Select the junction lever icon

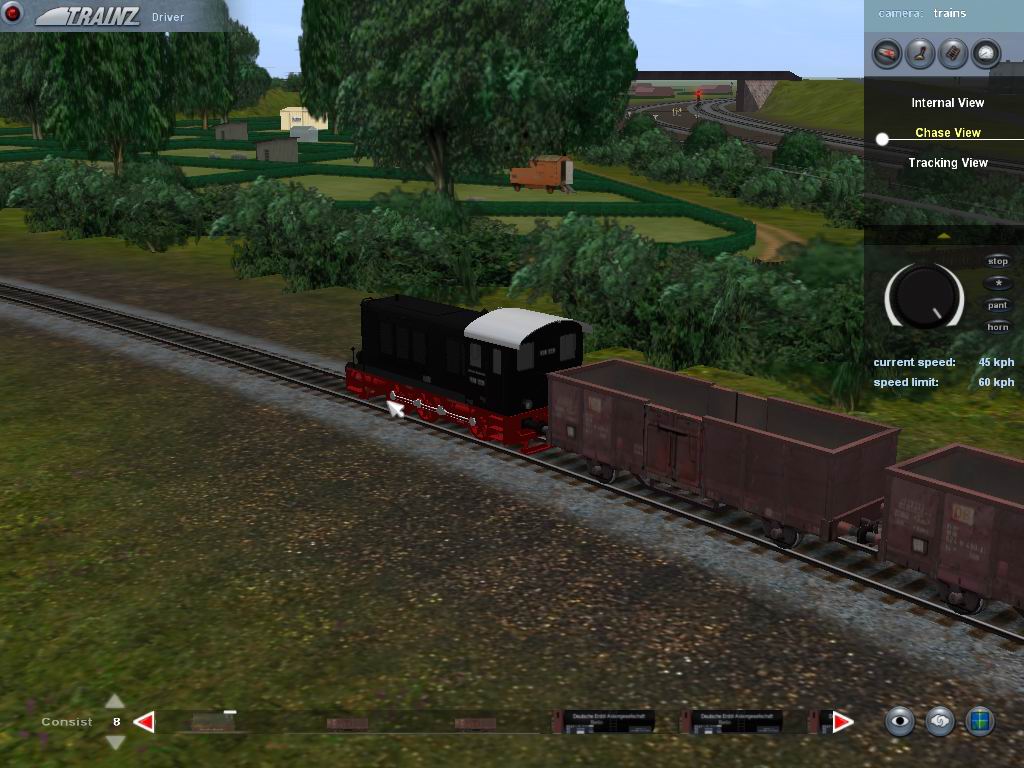pyautogui.click(x=920, y=53)
